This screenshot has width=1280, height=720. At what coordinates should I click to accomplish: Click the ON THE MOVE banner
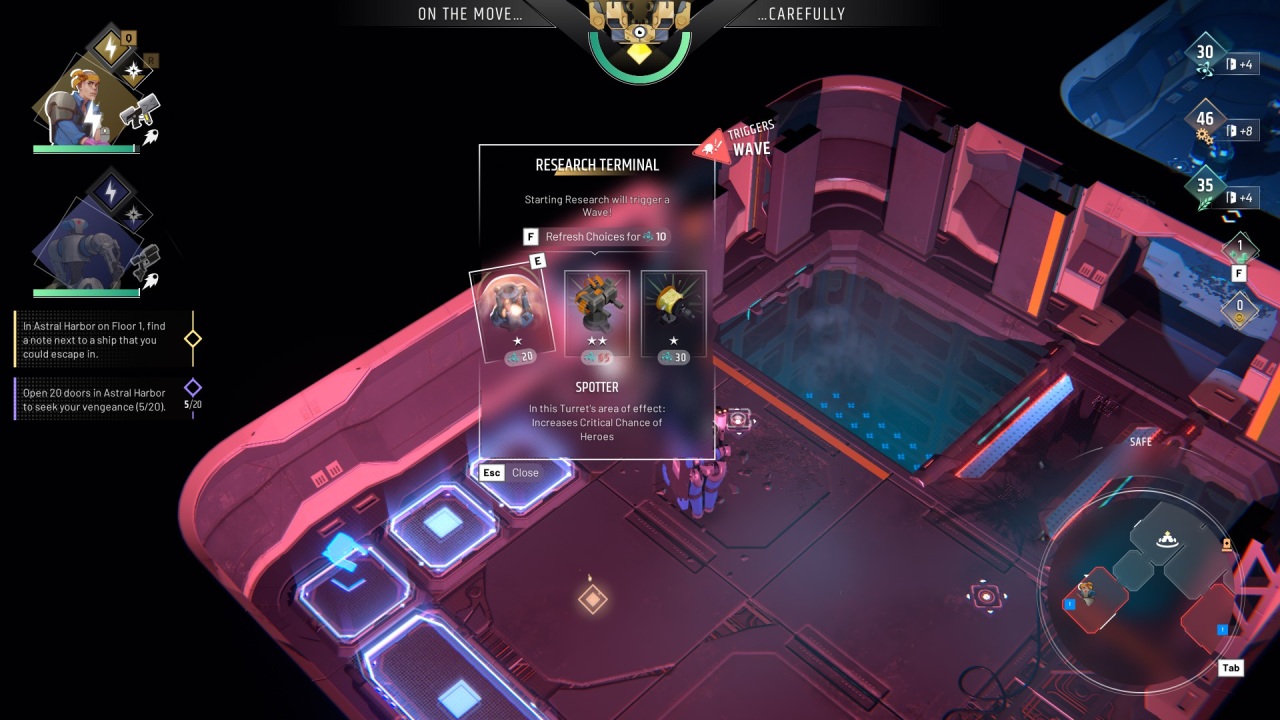pyautogui.click(x=470, y=14)
